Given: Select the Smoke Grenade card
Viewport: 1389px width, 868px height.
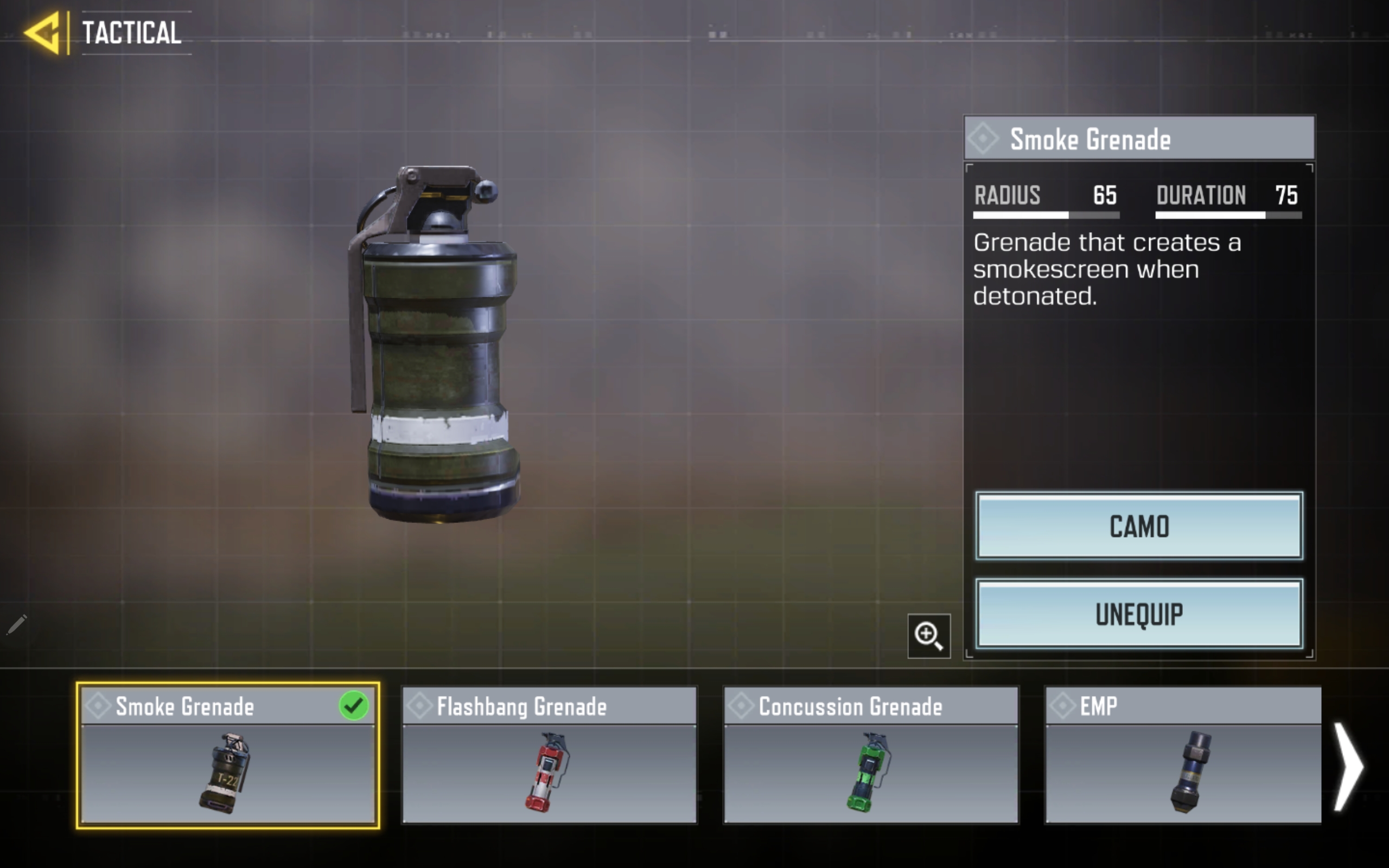Looking at the screenshot, I should tap(228, 756).
